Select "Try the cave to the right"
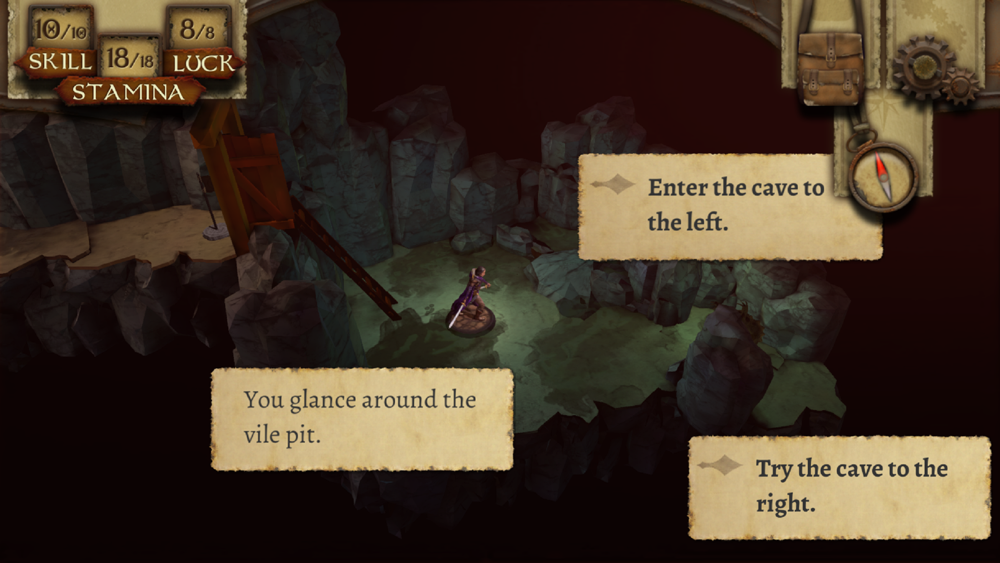The height and width of the screenshot is (563, 1000). (x=838, y=486)
